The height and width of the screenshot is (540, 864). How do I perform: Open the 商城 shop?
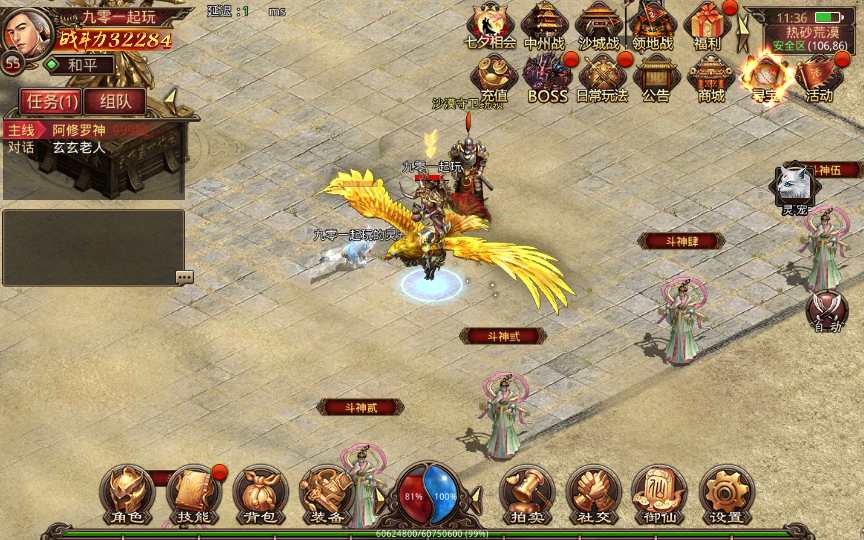pos(711,77)
